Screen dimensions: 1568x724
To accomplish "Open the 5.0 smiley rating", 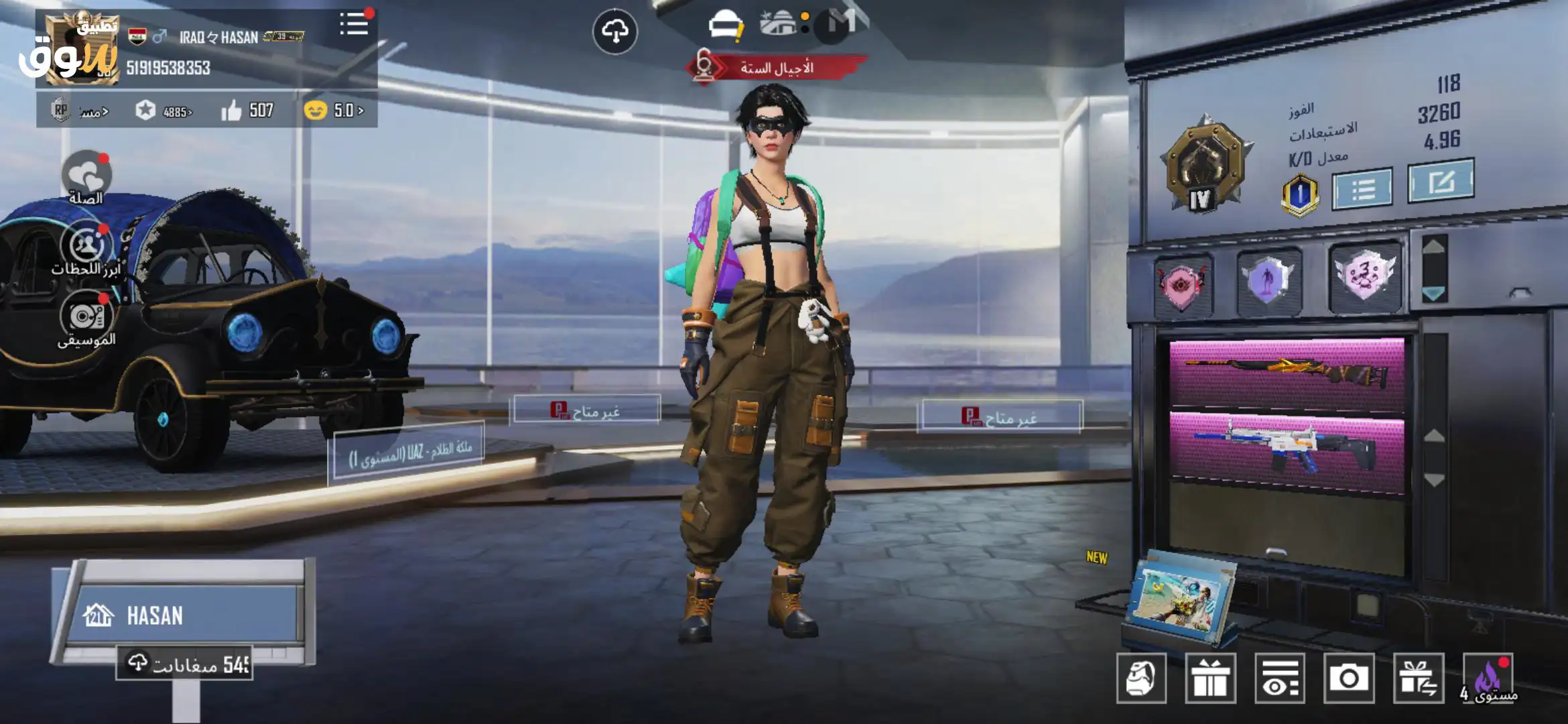I will (334, 110).
